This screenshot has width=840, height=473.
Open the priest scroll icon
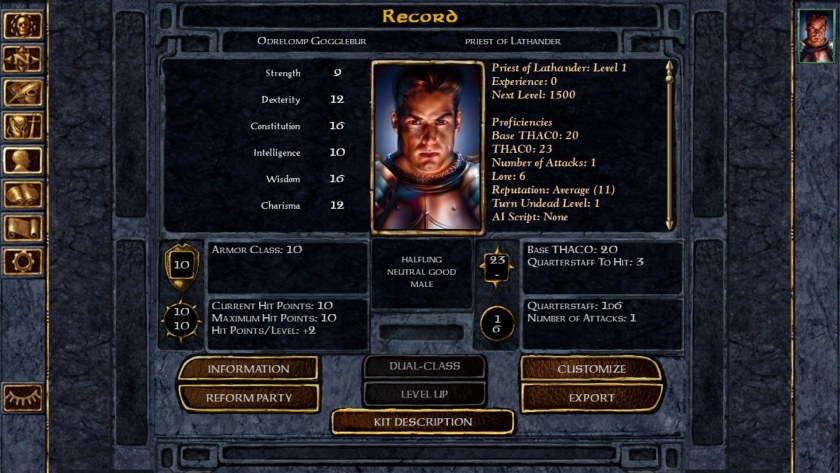tap(22, 229)
